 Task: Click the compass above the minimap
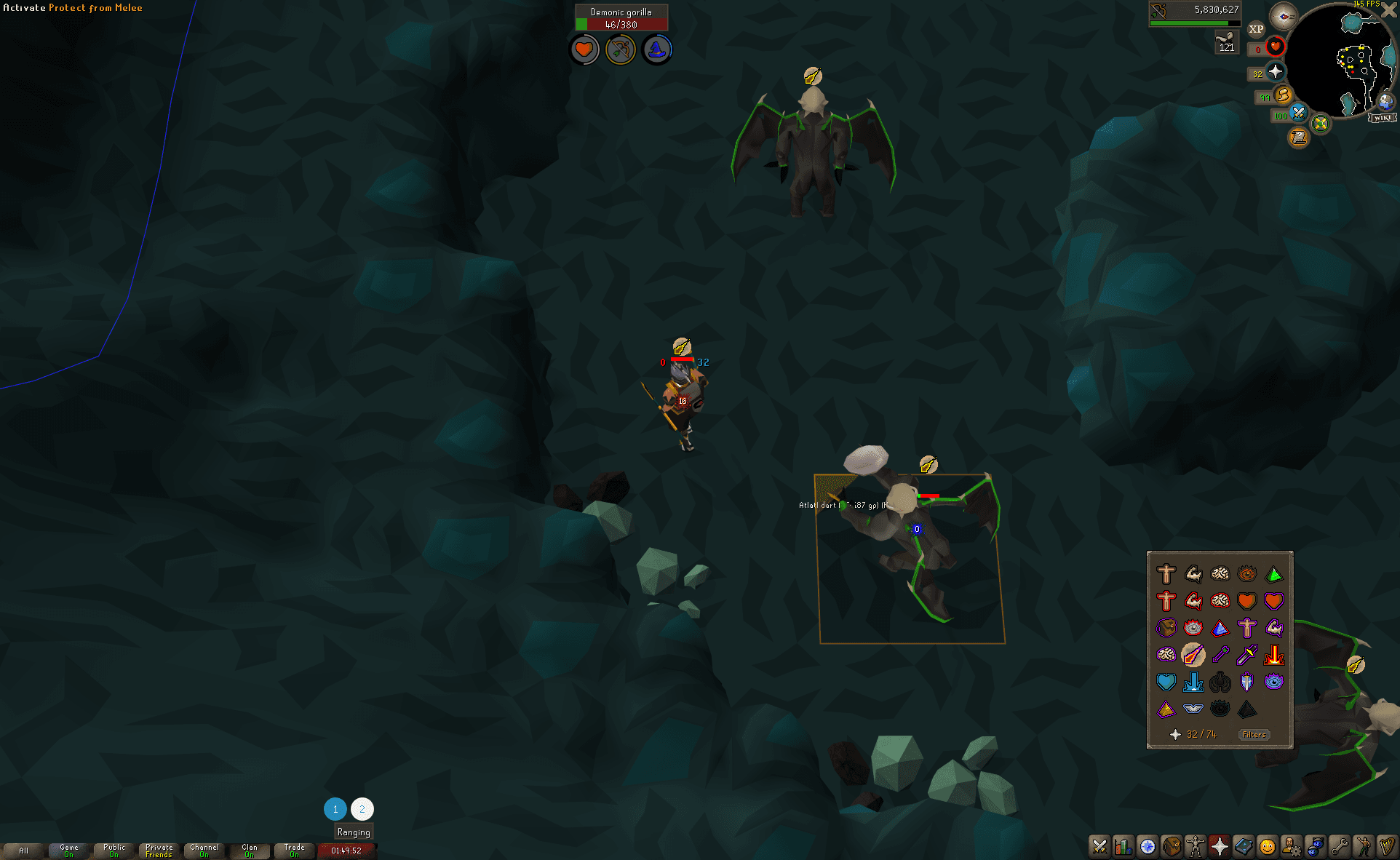click(1284, 16)
